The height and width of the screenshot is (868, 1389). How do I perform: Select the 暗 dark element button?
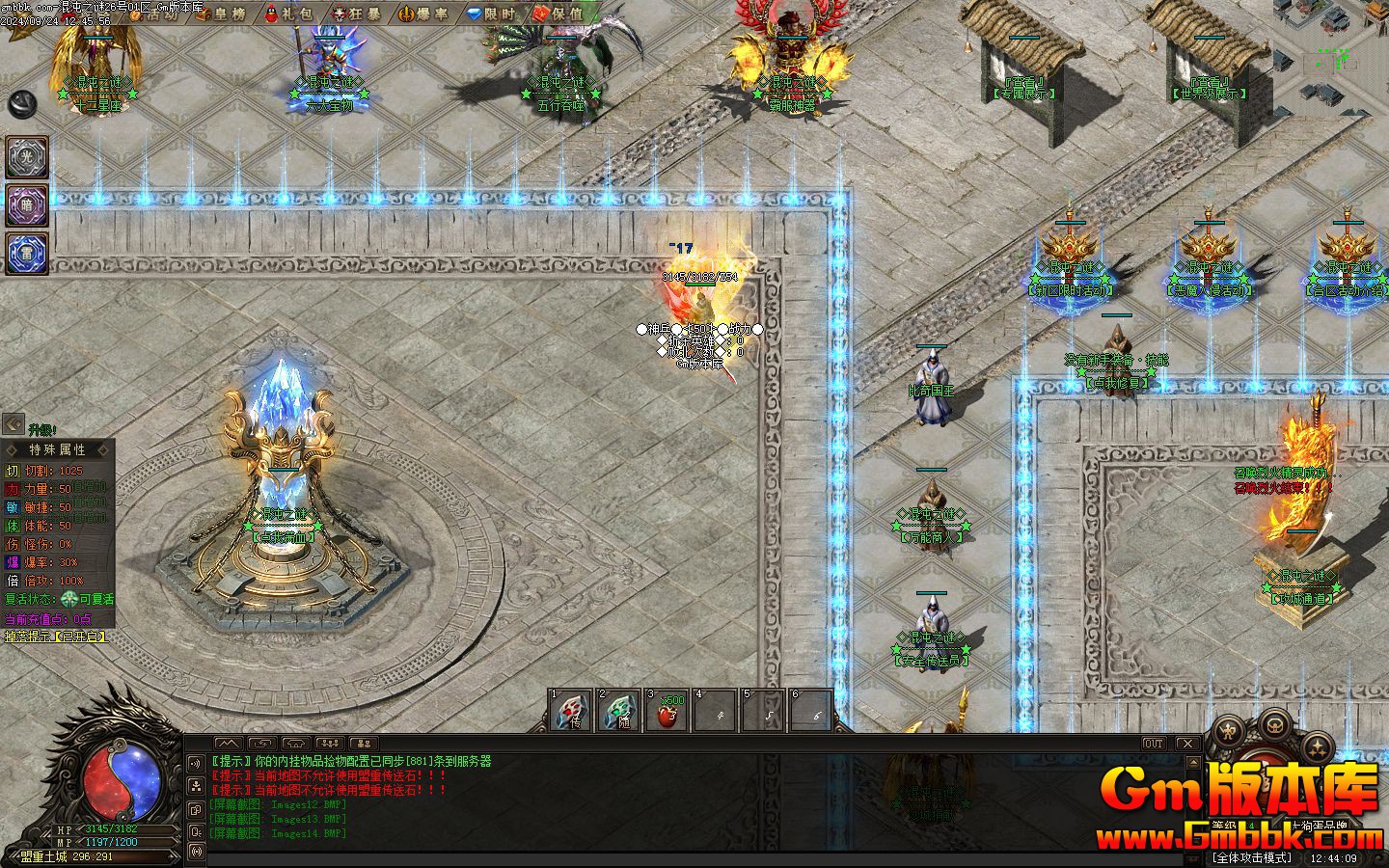tap(27, 205)
